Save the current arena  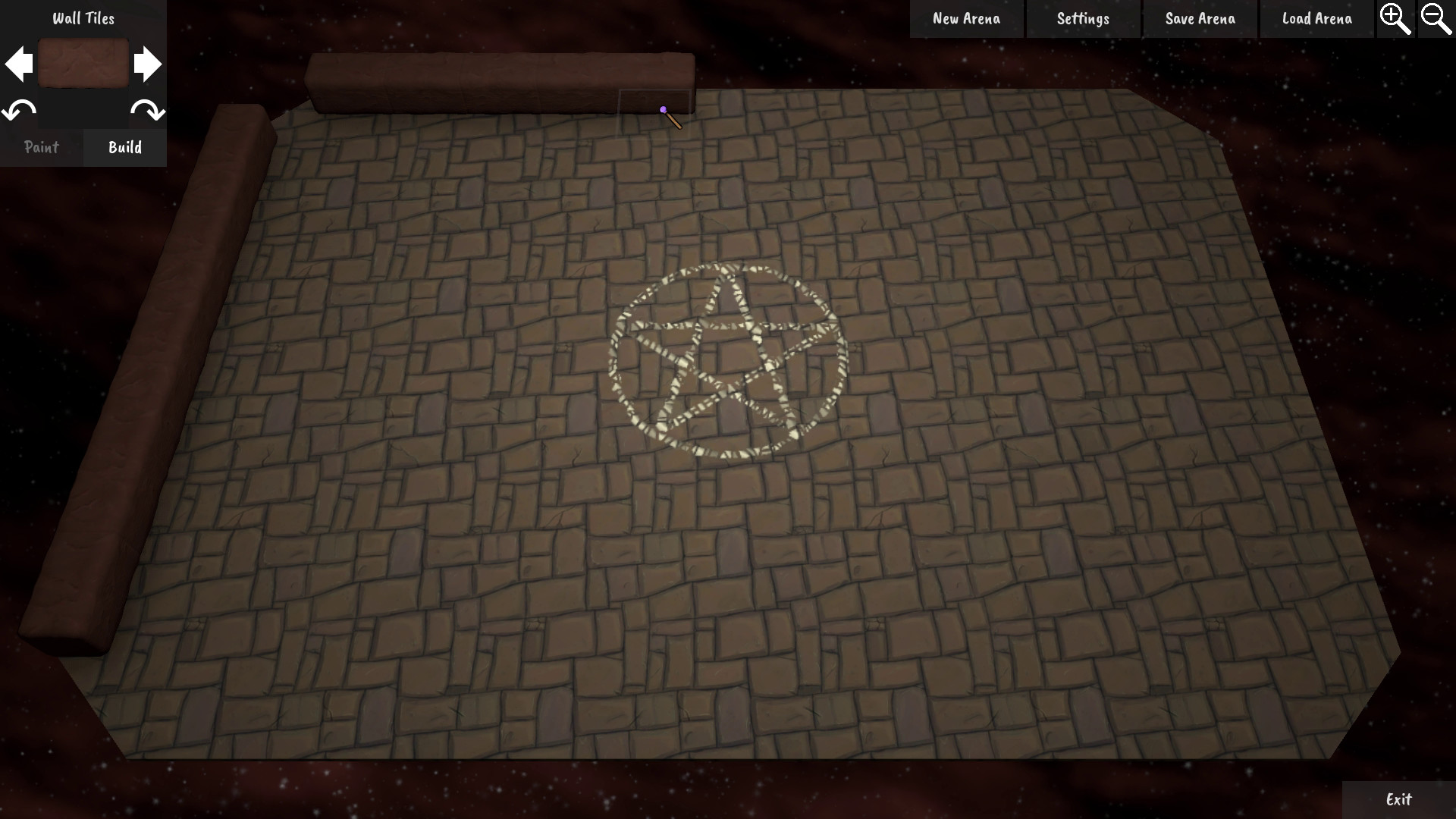1199,18
